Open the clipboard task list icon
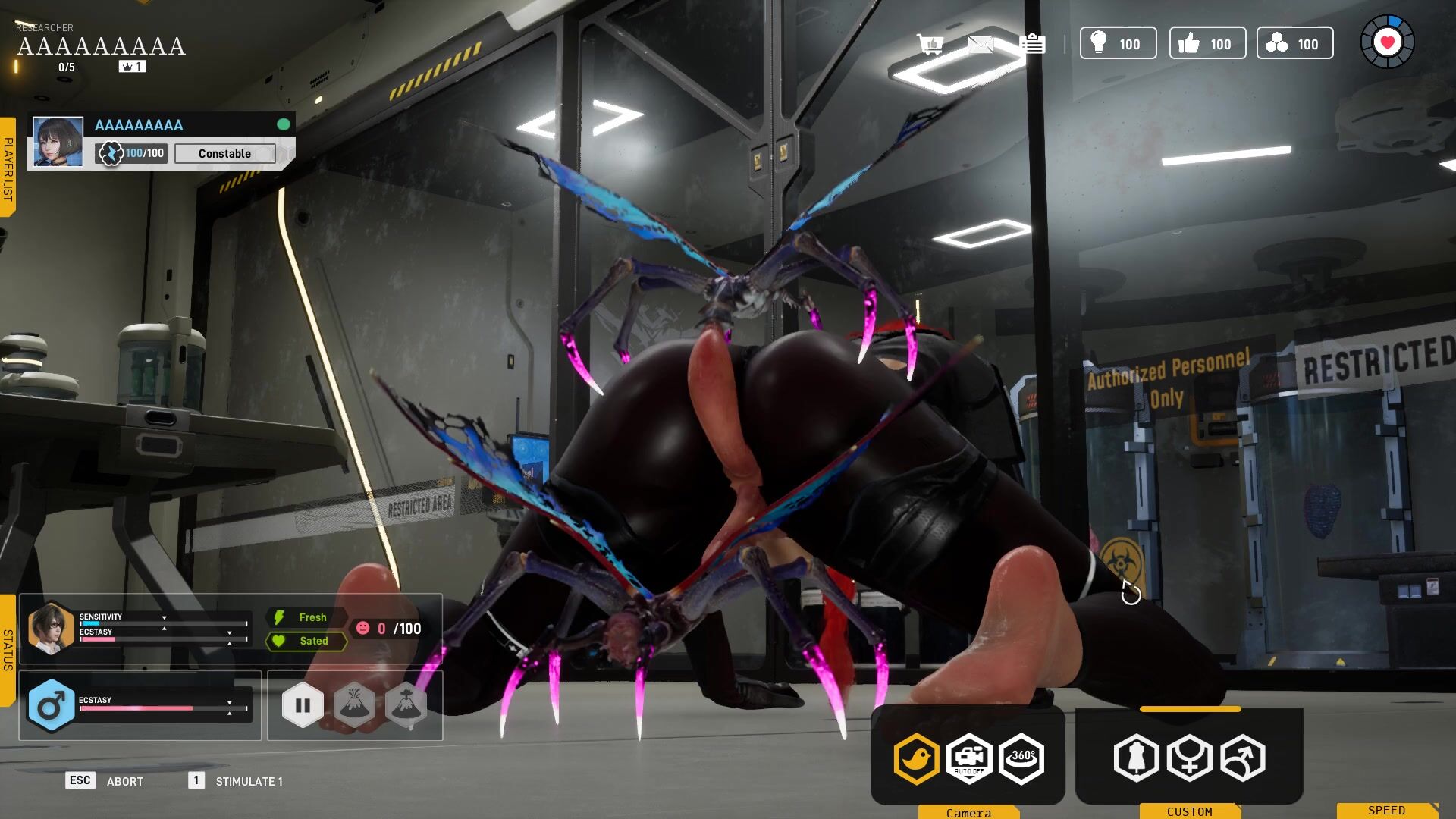The width and height of the screenshot is (1456, 819). [1032, 44]
